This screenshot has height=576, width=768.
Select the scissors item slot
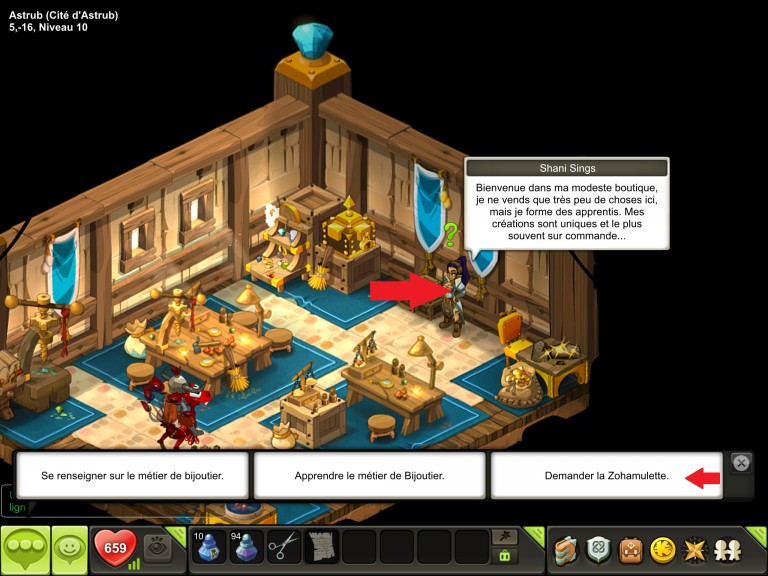[284, 547]
